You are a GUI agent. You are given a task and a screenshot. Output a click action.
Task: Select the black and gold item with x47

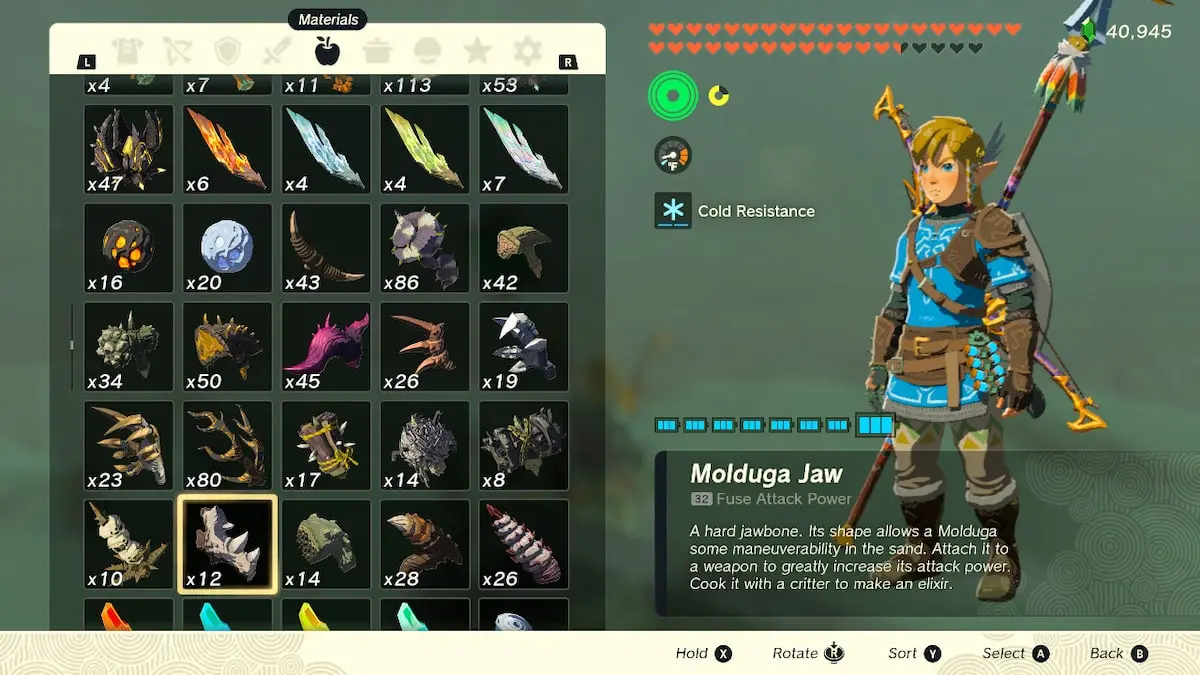tap(128, 149)
